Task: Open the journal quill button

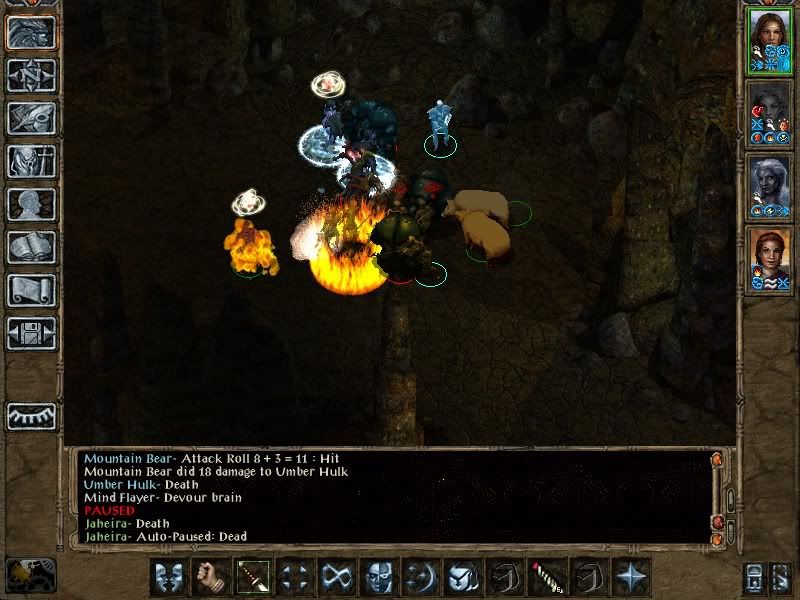Action: pos(31,118)
